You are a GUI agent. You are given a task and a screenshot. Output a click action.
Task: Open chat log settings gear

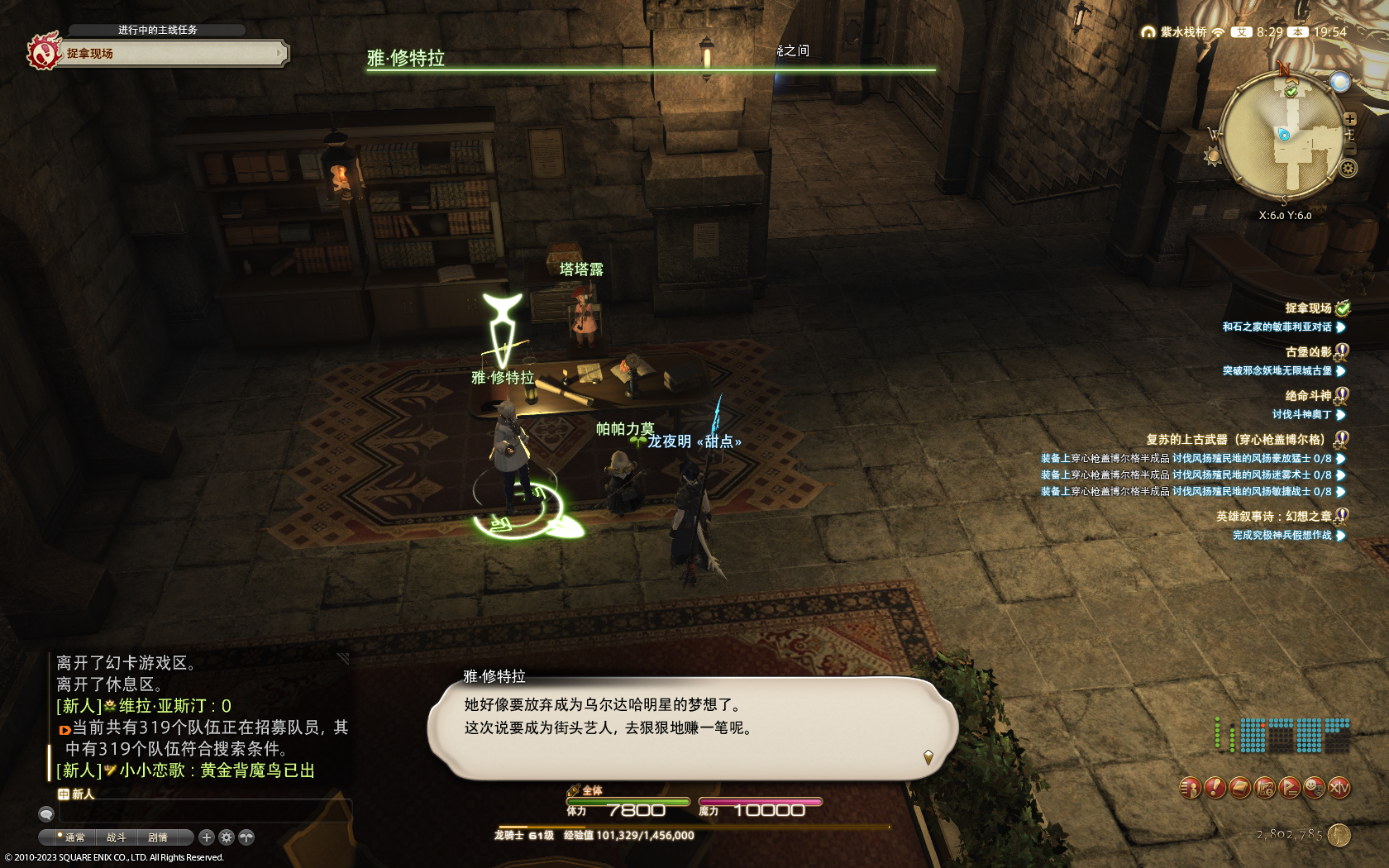pyautogui.click(x=227, y=837)
